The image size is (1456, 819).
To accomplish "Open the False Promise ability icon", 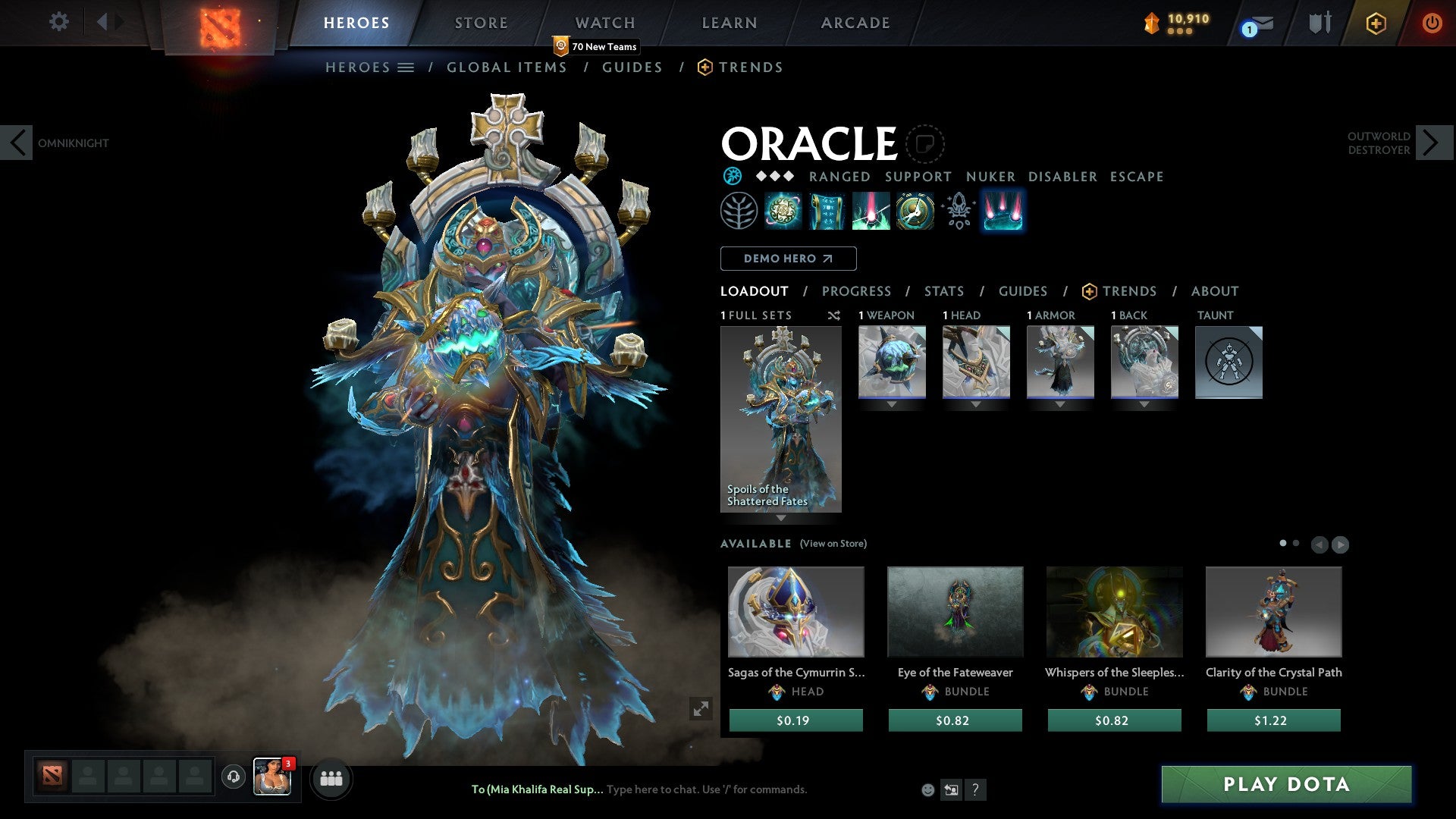I will point(914,211).
